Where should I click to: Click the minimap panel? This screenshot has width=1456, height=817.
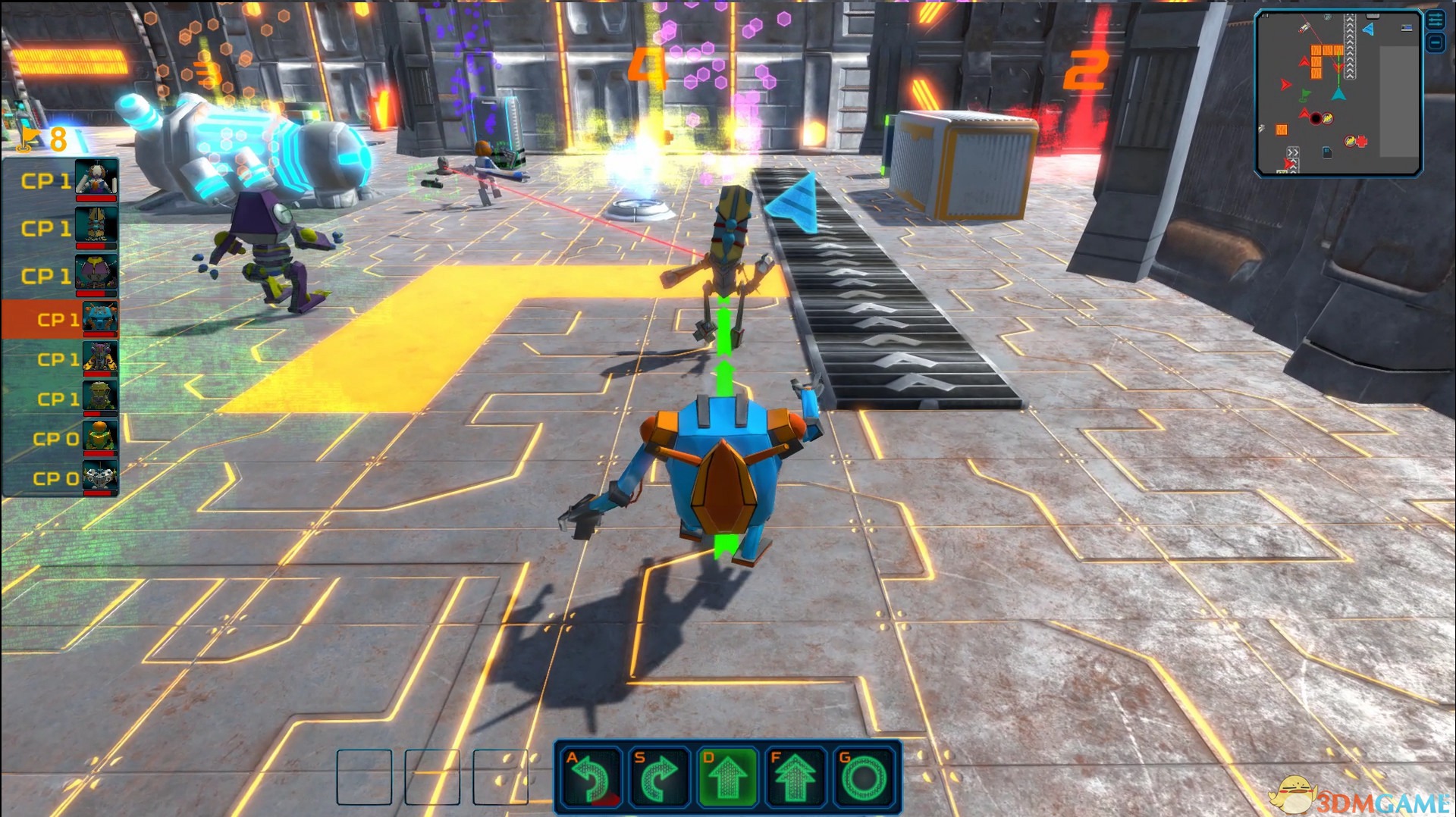1338,93
